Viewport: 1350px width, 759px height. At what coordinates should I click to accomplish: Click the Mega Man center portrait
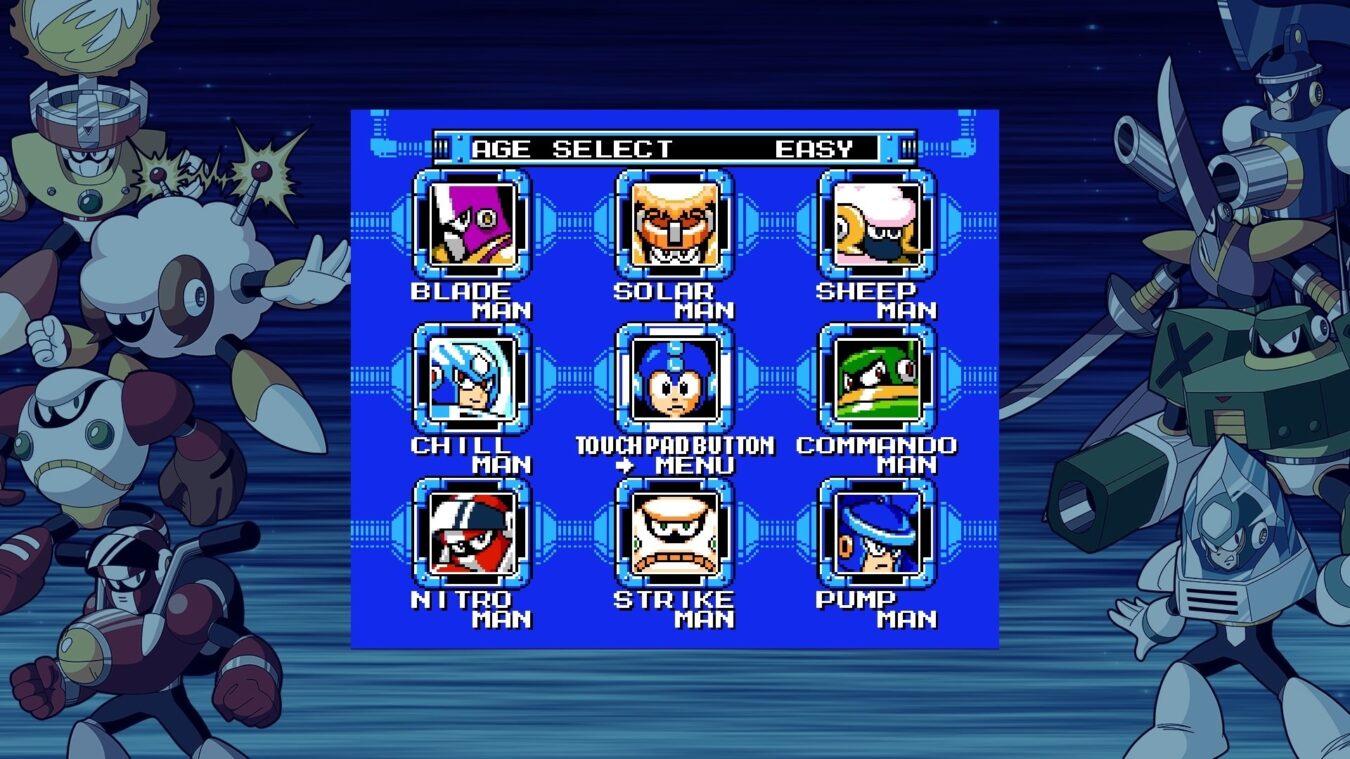tap(675, 378)
